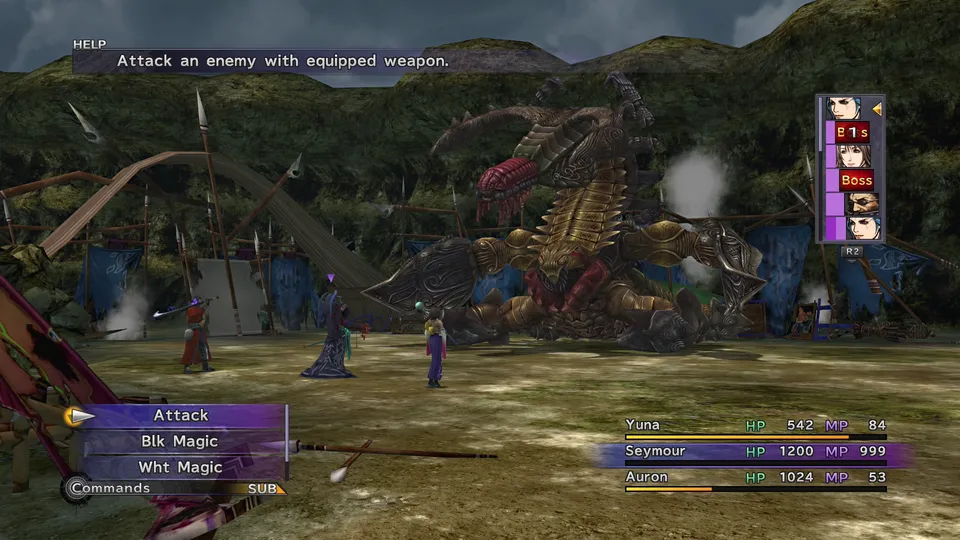The width and height of the screenshot is (960, 540).
Task: Select Seymour's active-turn portrait beside the arrow
Action: point(843,108)
